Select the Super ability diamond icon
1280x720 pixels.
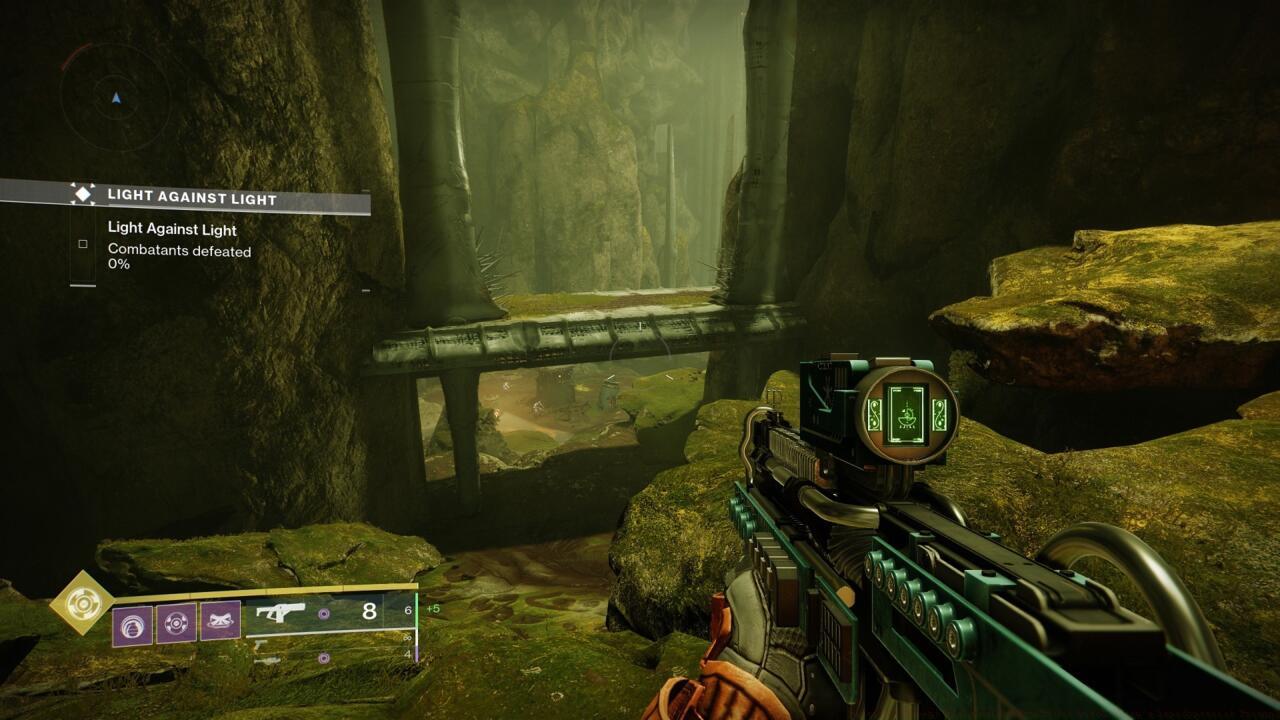(x=81, y=605)
